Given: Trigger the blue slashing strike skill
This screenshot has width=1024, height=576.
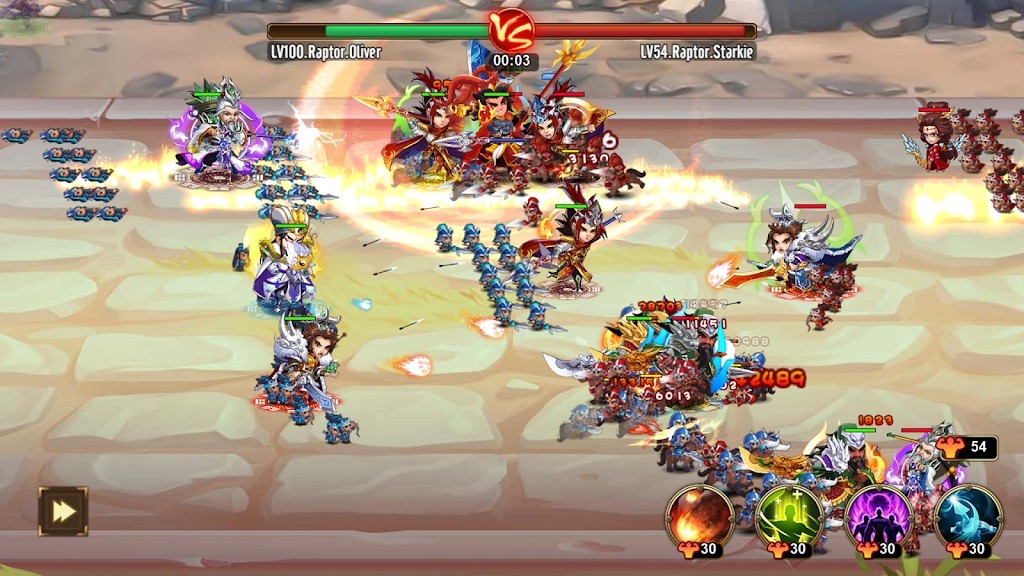Looking at the screenshot, I should [968, 515].
